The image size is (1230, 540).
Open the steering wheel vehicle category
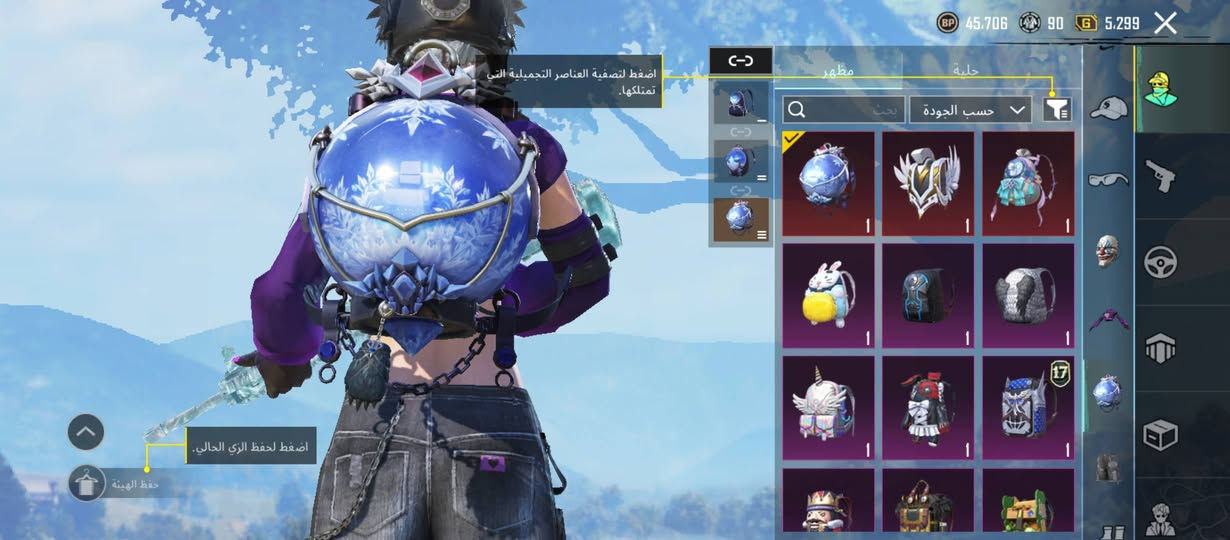[x=1160, y=262]
